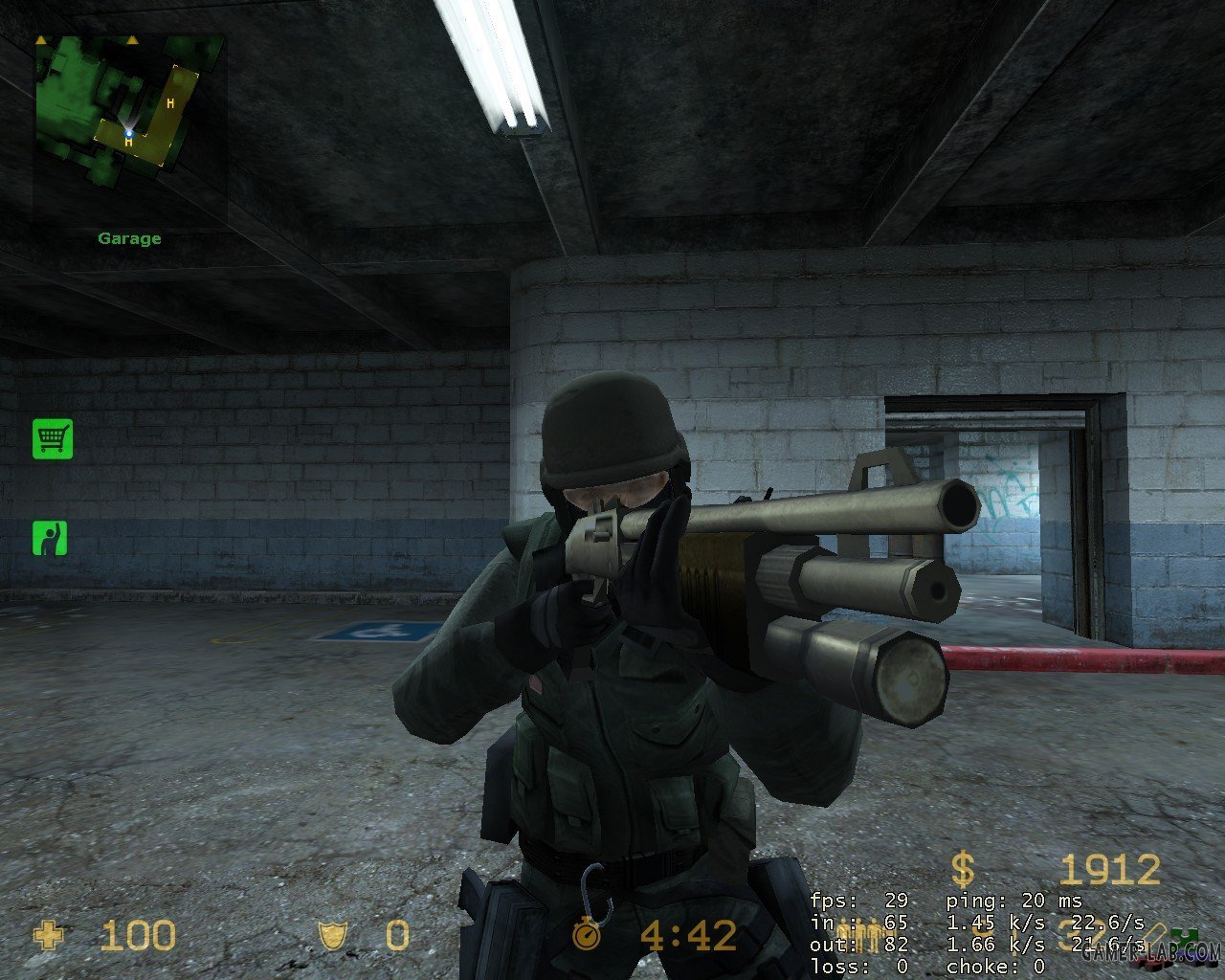Image resolution: width=1225 pixels, height=980 pixels.
Task: Select the green shopping cart buy zone icon
Action: point(53,438)
